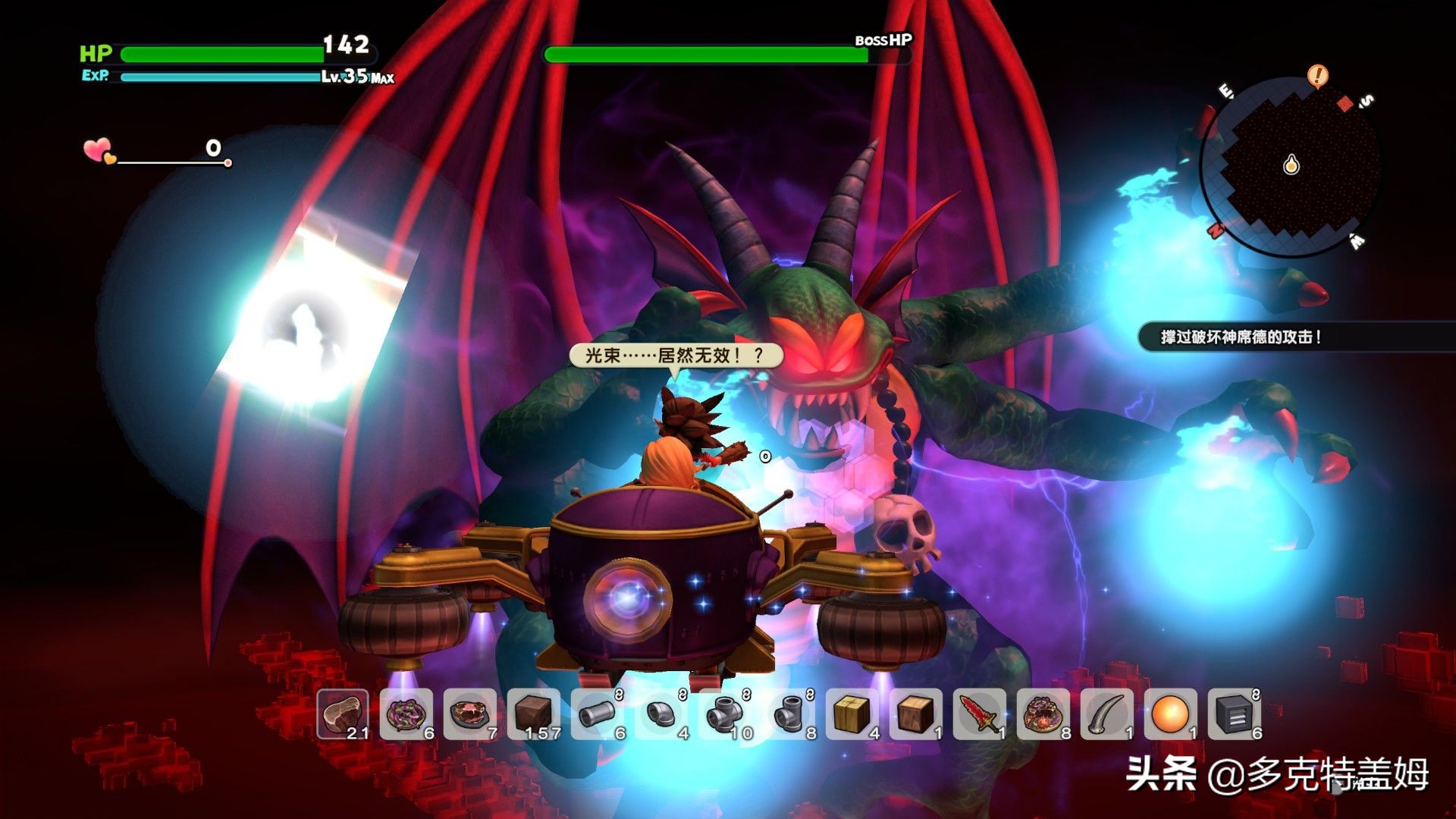
Task: Click the exclamation marker on the minimap
Action: point(1318,75)
